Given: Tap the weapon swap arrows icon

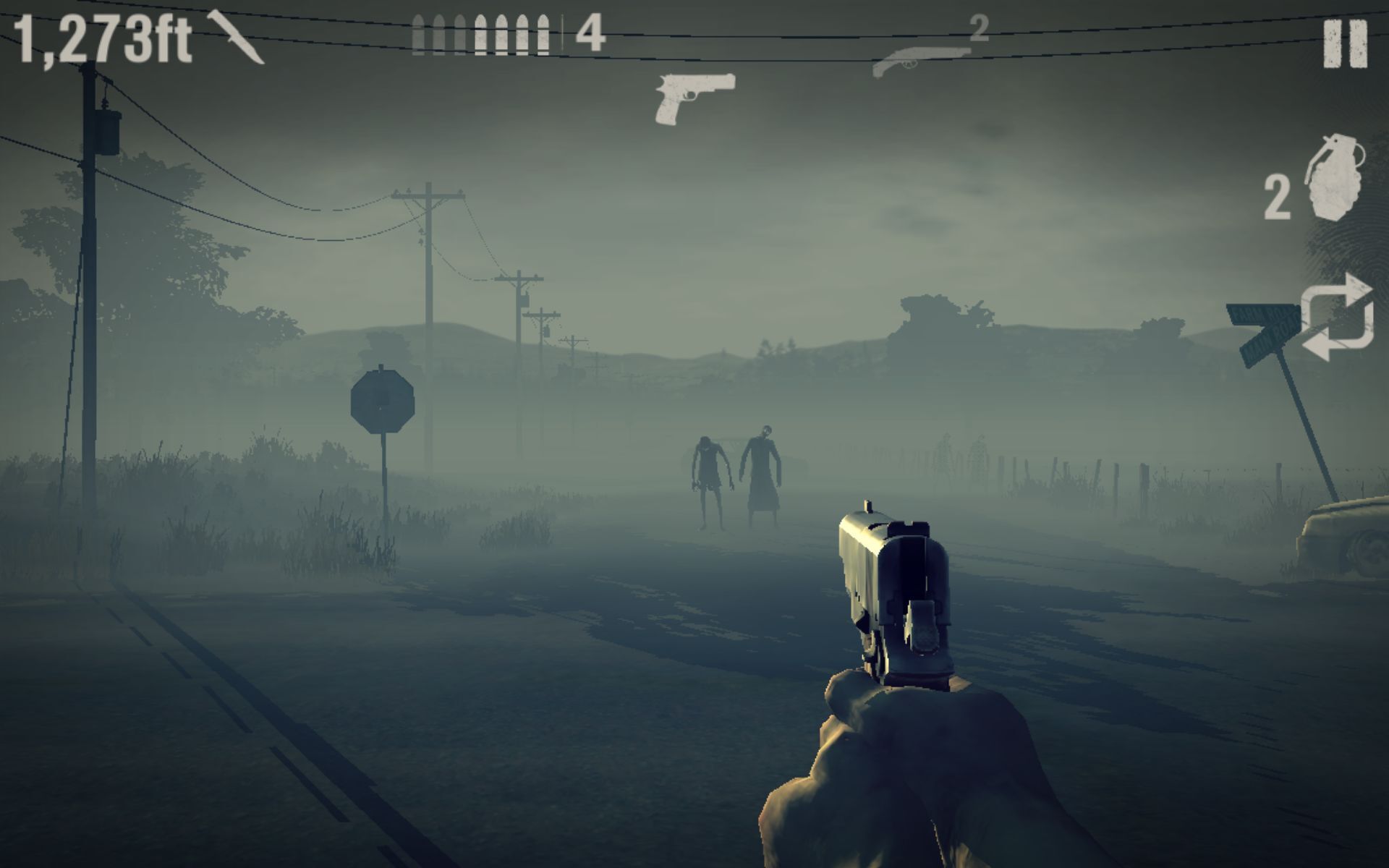Looking at the screenshot, I should click(x=1338, y=318).
